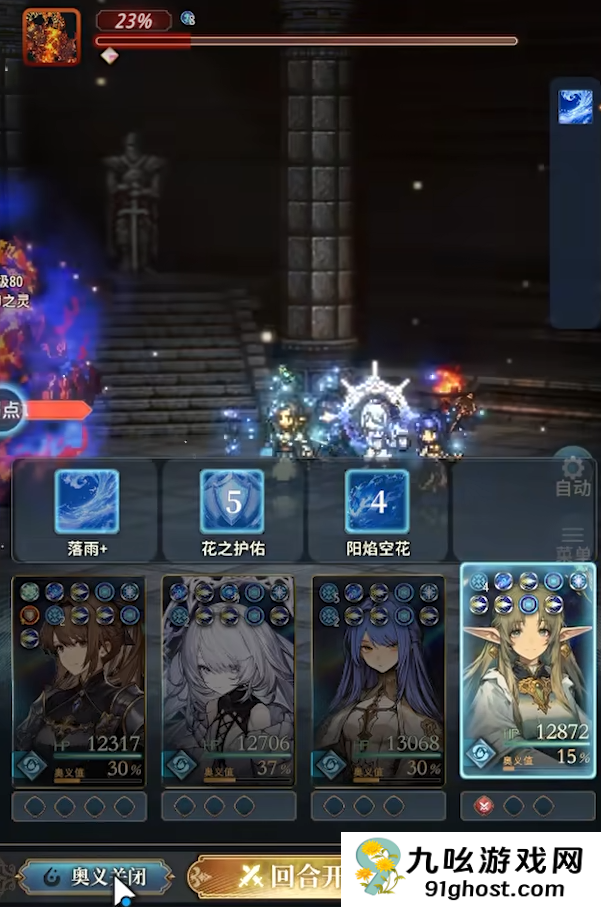The width and height of the screenshot is (601, 907).
Task: Toggle the 奥义关闭 button
Action: point(96,877)
